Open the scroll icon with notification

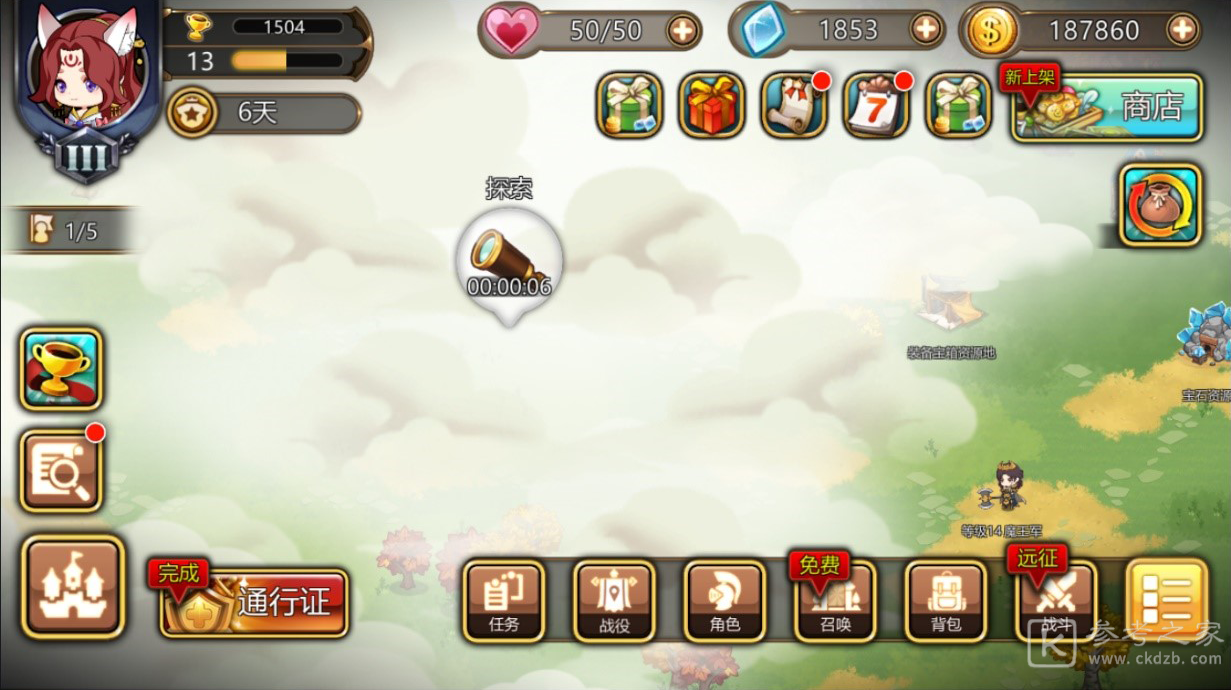pos(793,105)
